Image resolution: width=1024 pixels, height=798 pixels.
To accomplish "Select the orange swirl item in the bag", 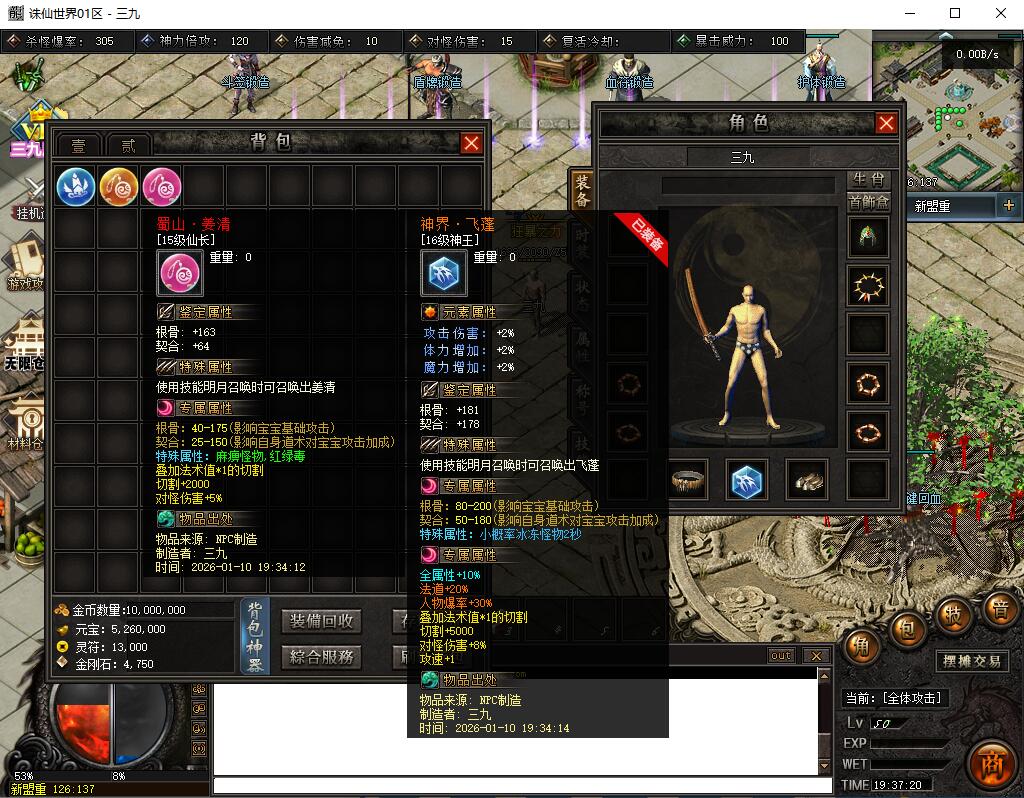I will [119, 185].
